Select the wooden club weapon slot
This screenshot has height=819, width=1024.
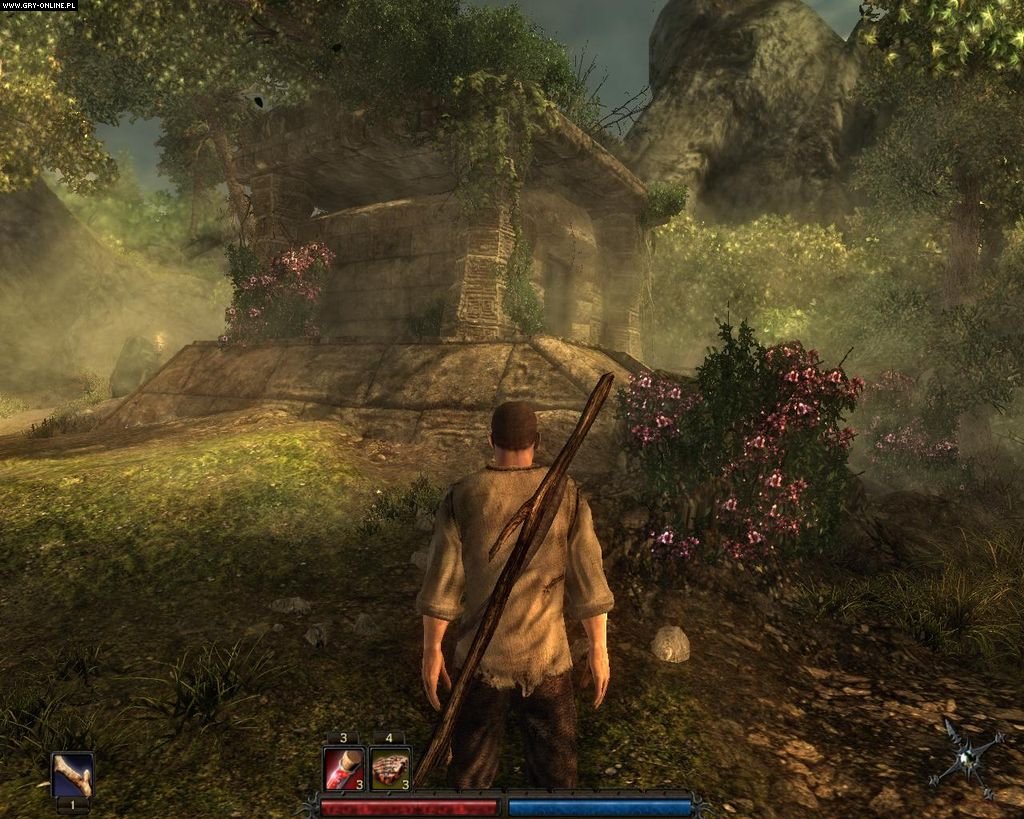(x=72, y=774)
